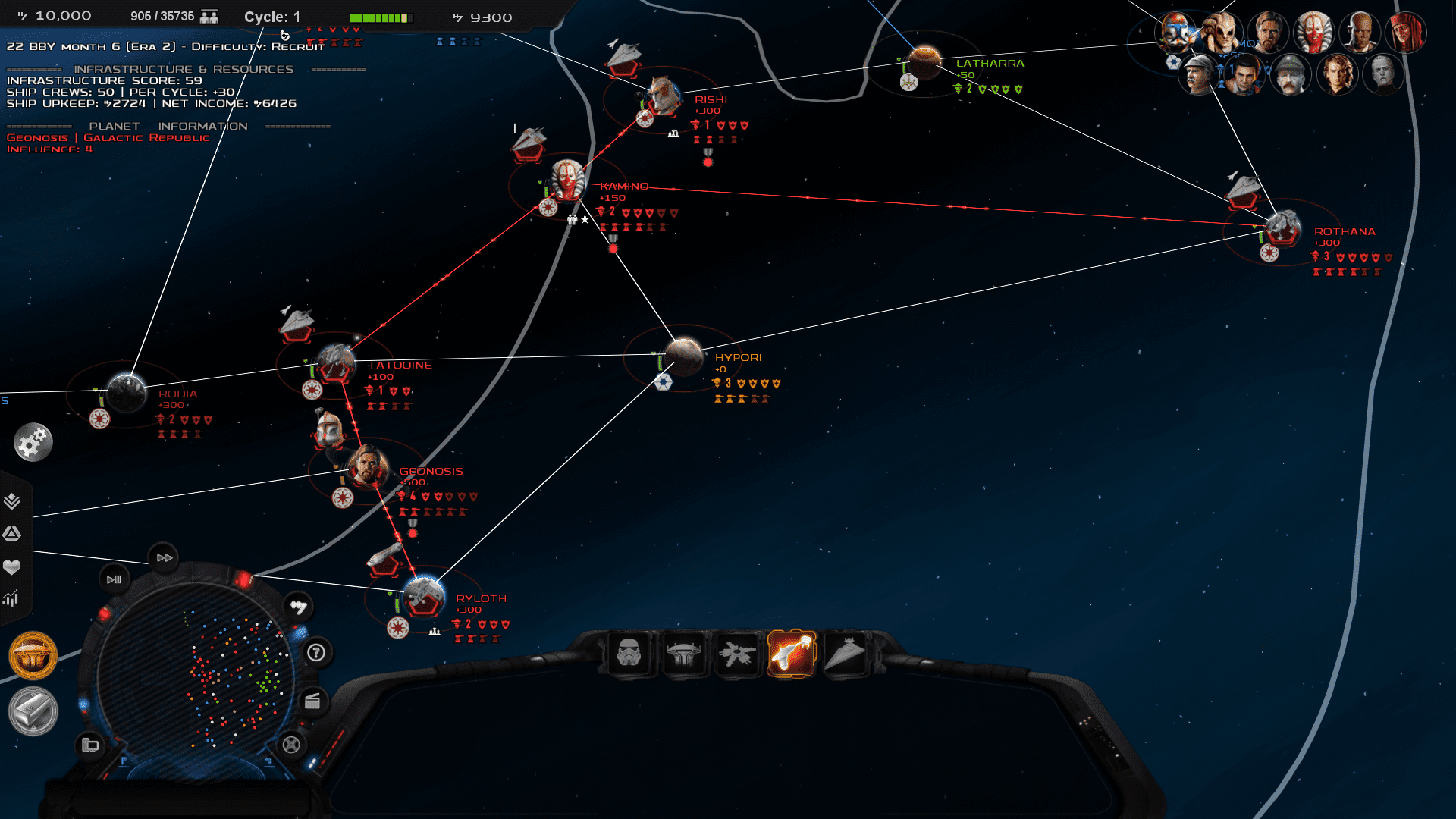Open the question mark help button
The image size is (1456, 819).
click(316, 652)
